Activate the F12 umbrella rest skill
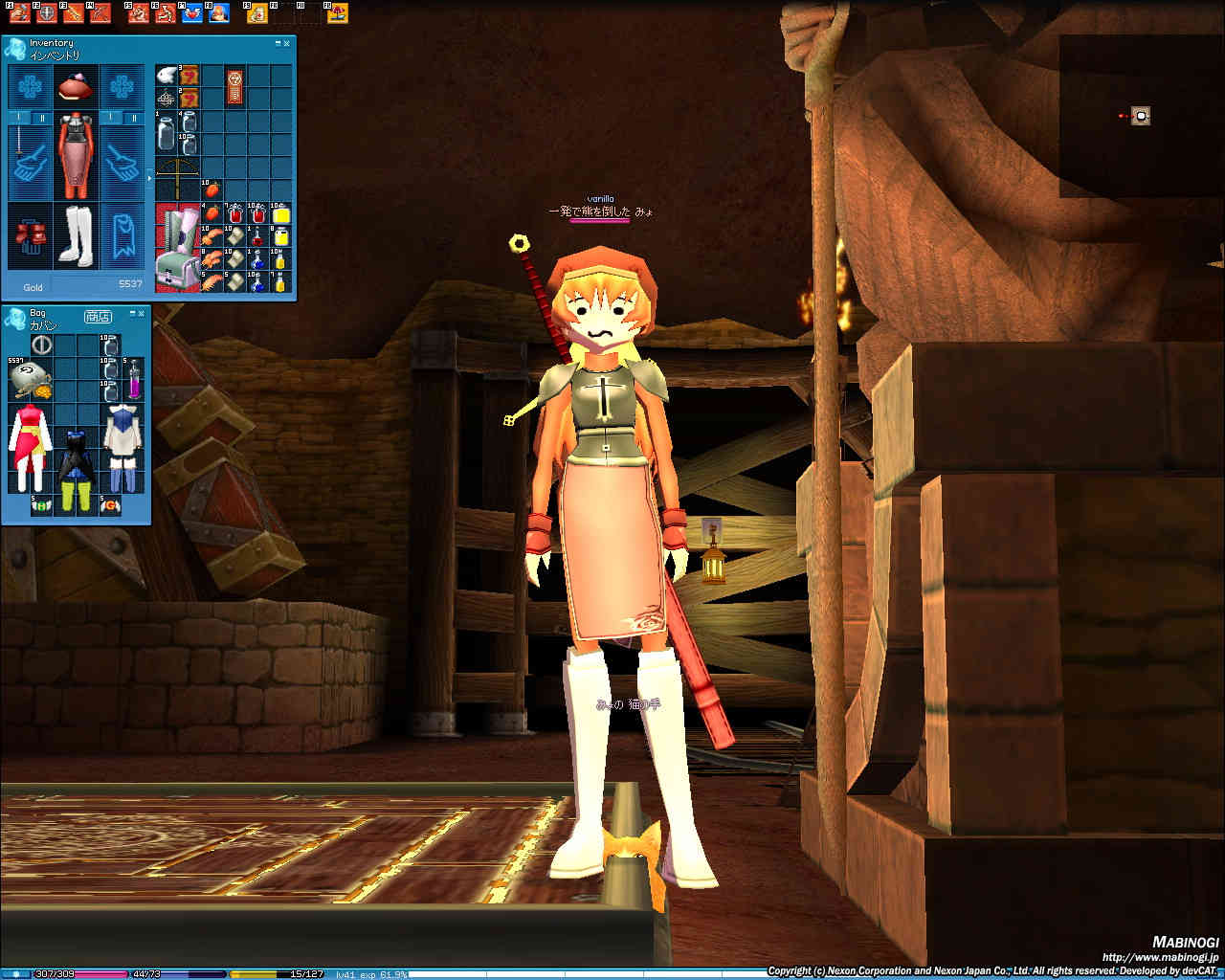 (337, 13)
